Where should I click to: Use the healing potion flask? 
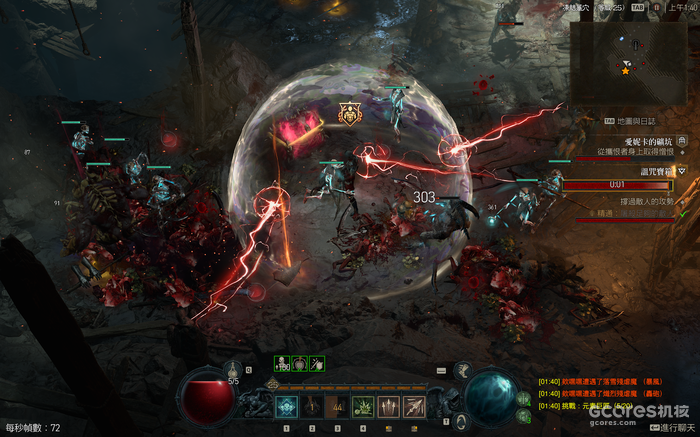click(233, 369)
